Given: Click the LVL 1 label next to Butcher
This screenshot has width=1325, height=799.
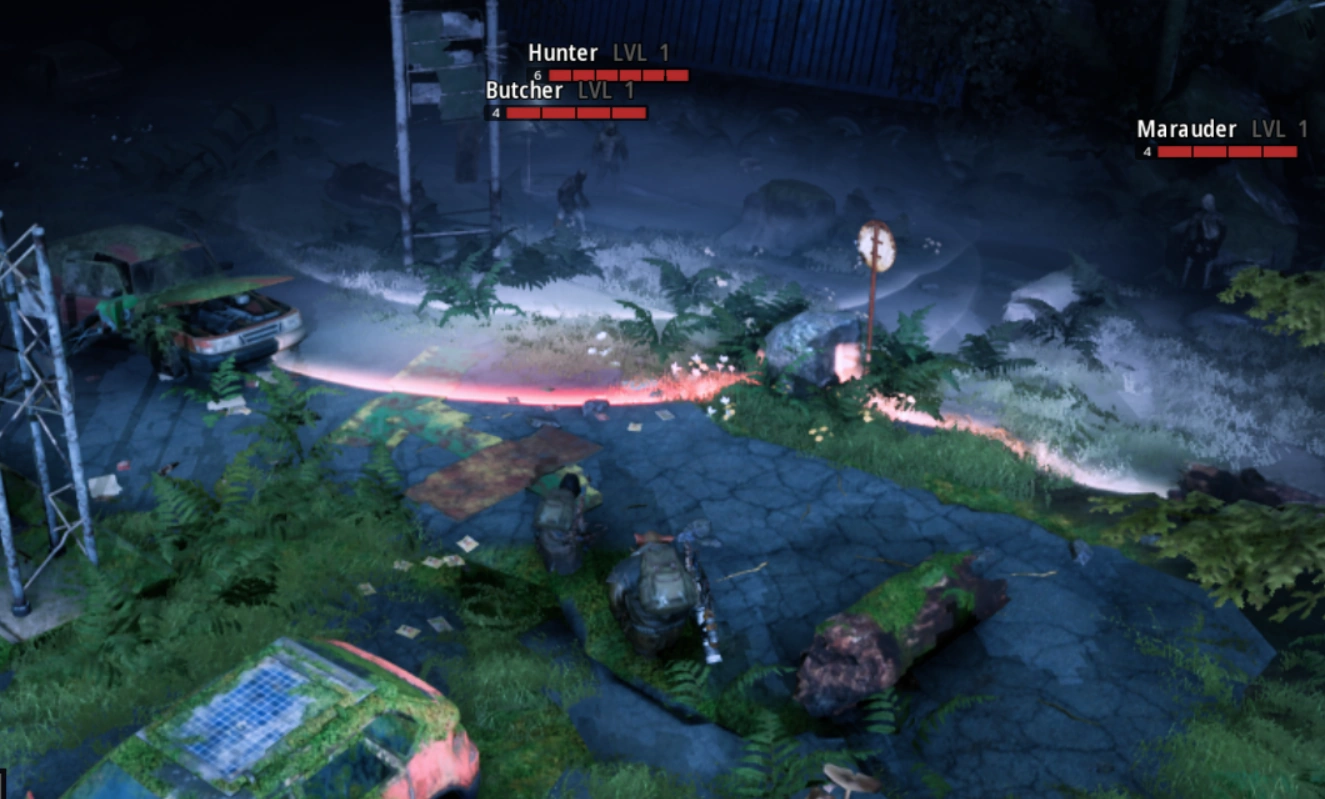Looking at the screenshot, I should [x=607, y=90].
